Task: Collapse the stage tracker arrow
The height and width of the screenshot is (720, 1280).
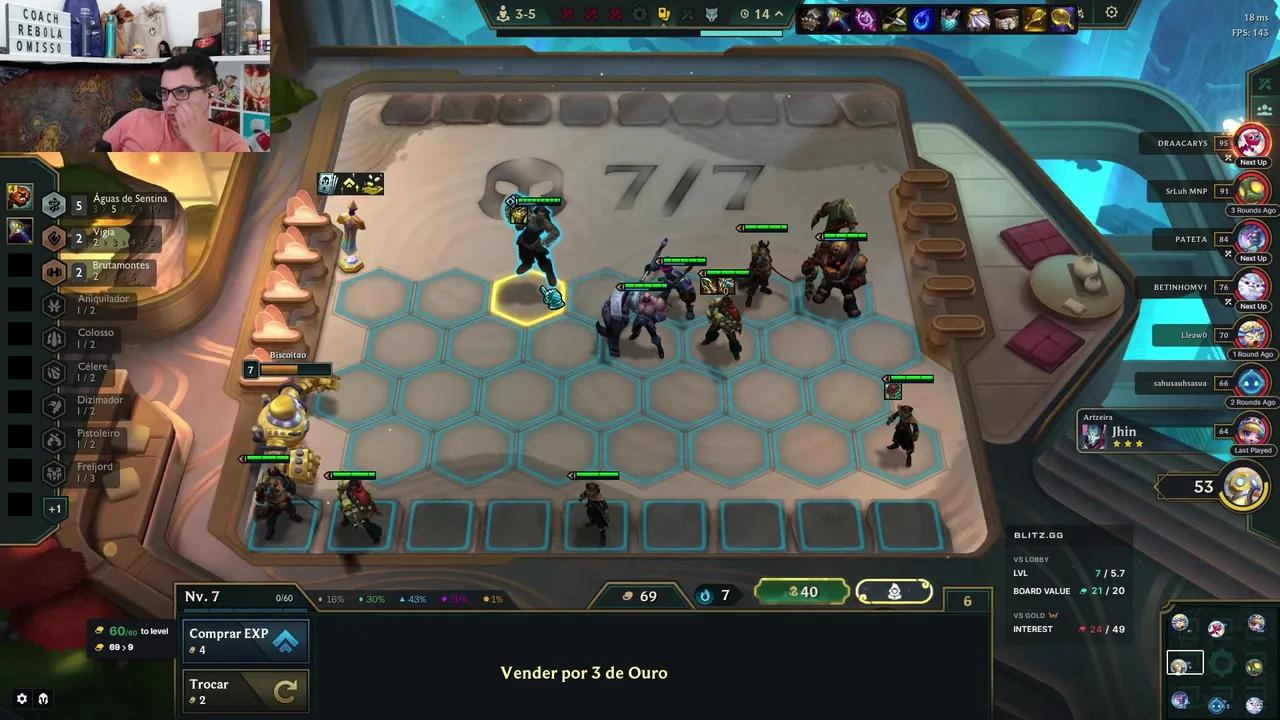Action: coord(779,14)
